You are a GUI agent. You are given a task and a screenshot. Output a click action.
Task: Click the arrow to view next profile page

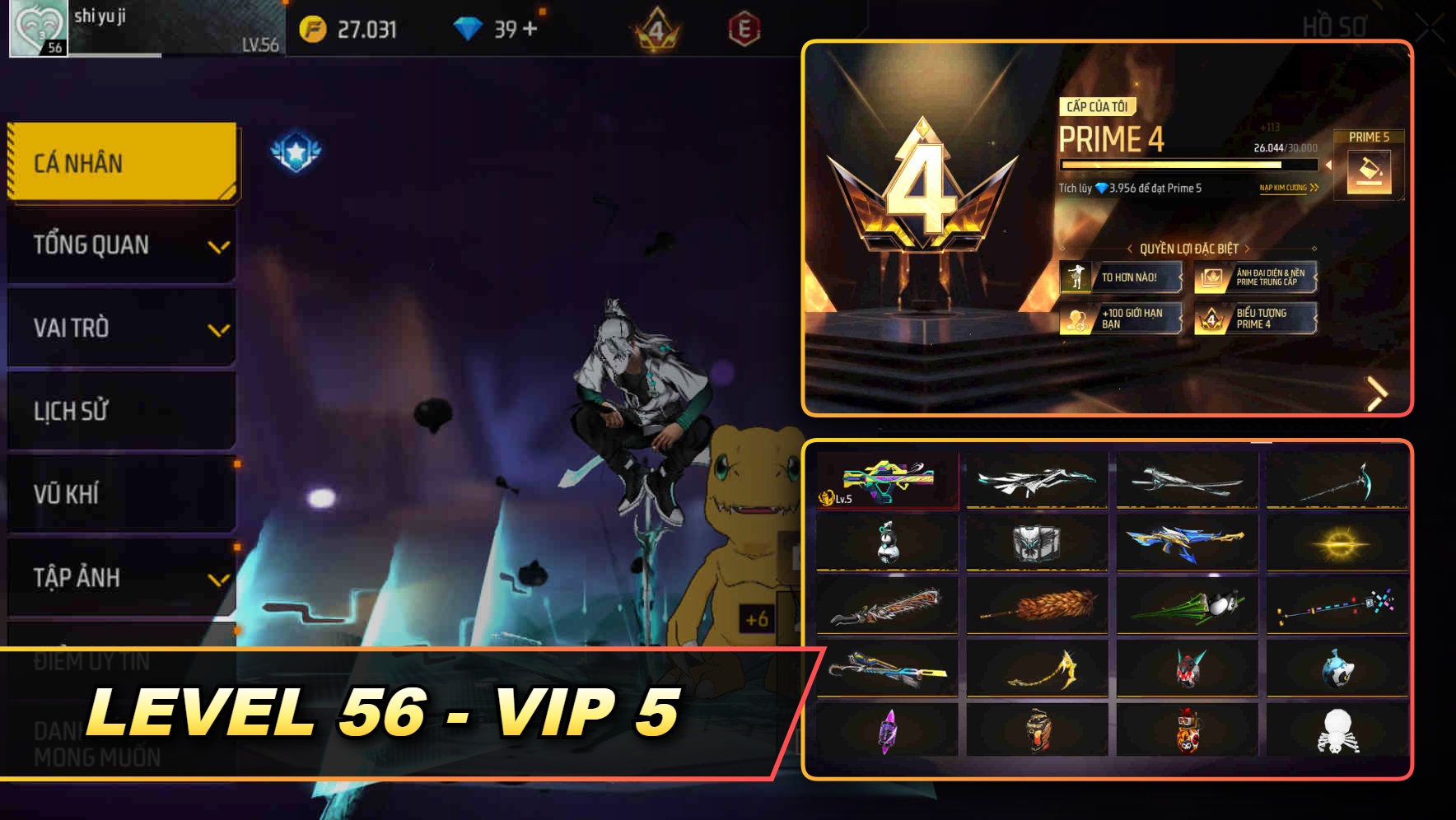point(1377,394)
